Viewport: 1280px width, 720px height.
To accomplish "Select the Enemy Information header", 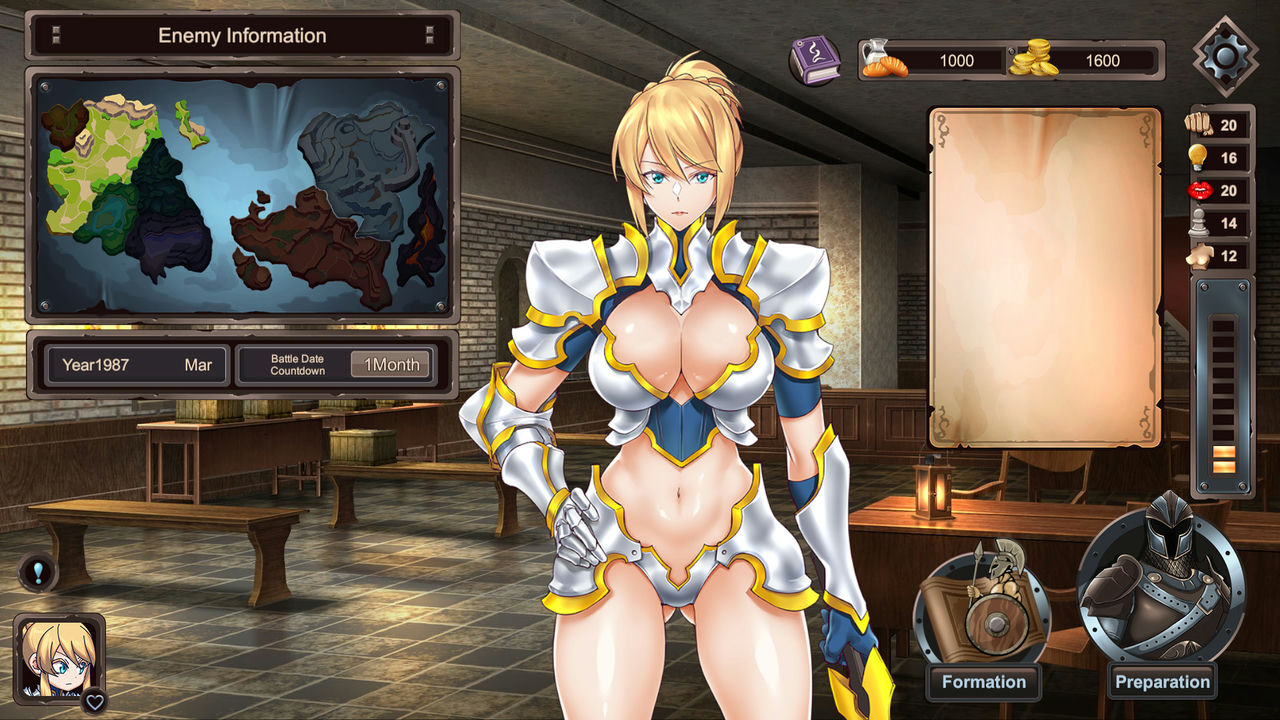I will (x=242, y=35).
